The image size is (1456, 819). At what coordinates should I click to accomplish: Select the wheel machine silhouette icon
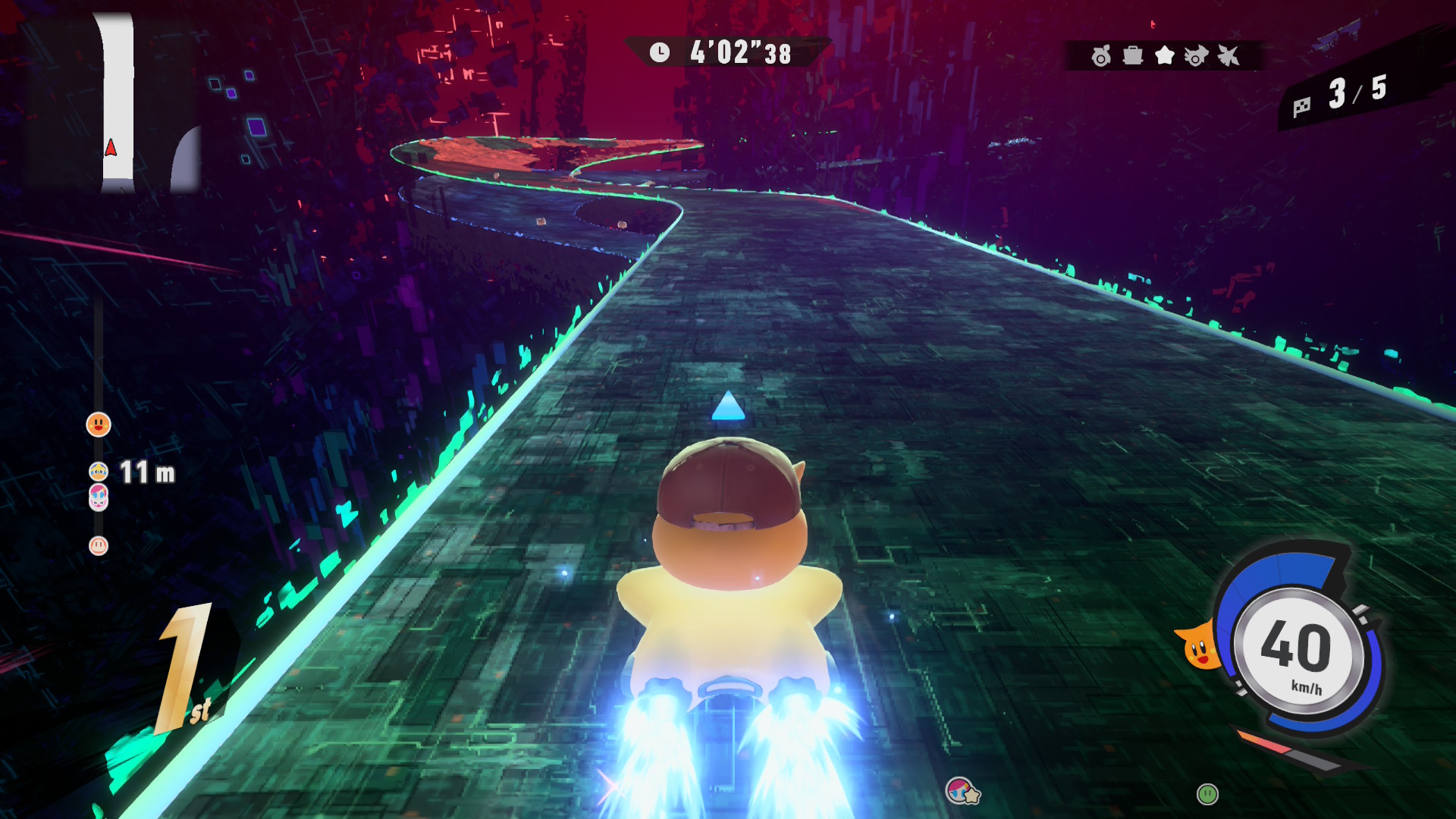pos(1101,55)
